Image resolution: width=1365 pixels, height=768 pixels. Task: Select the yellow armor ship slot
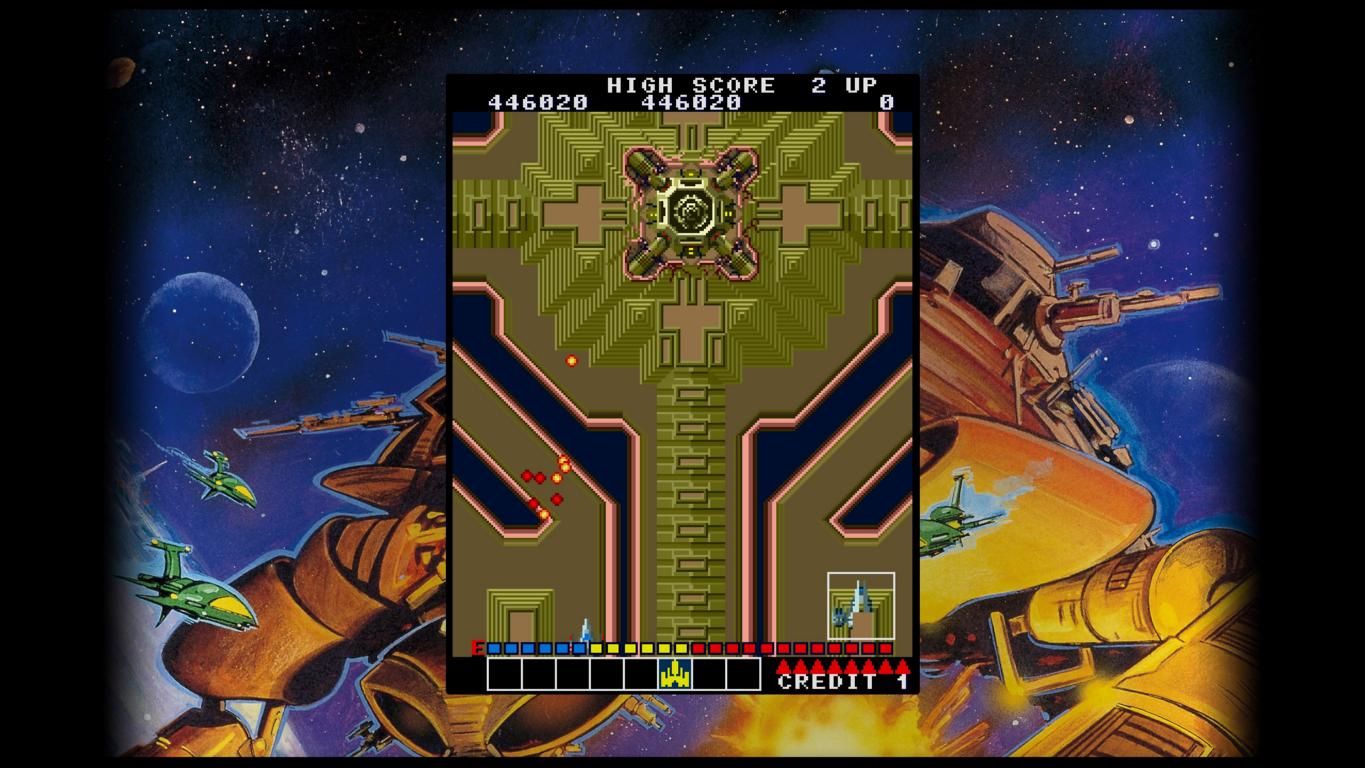[675, 674]
